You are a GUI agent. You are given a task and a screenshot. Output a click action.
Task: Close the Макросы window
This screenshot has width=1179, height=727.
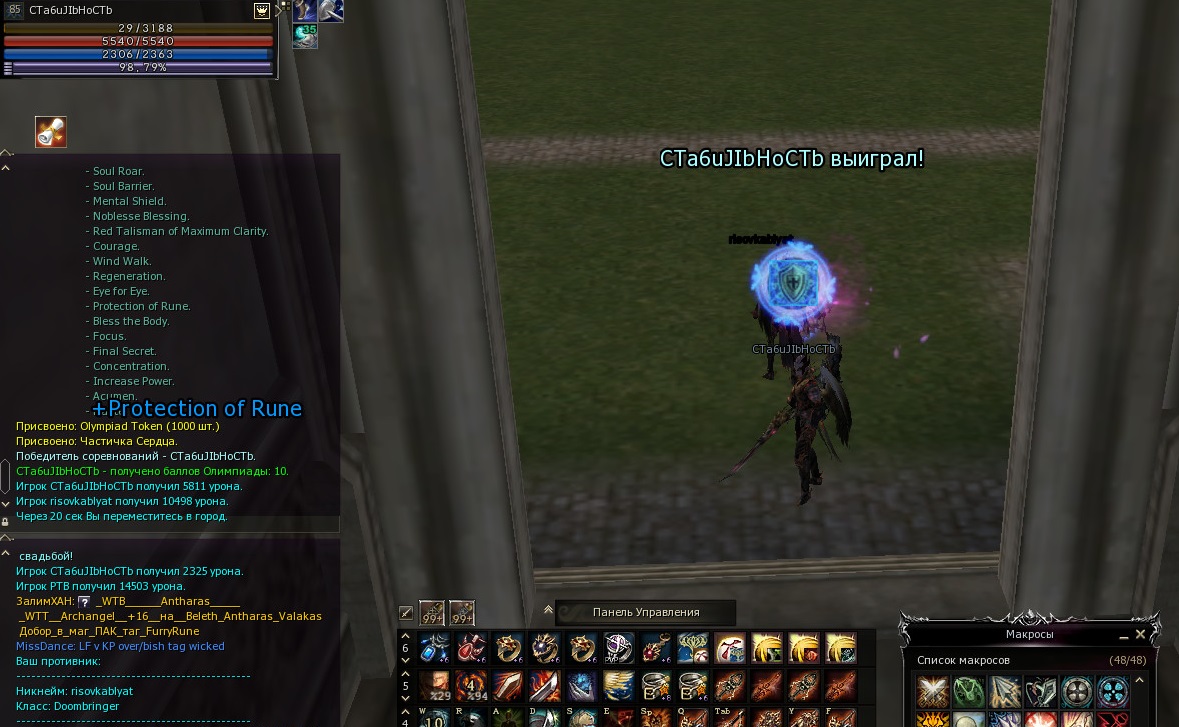point(1140,634)
